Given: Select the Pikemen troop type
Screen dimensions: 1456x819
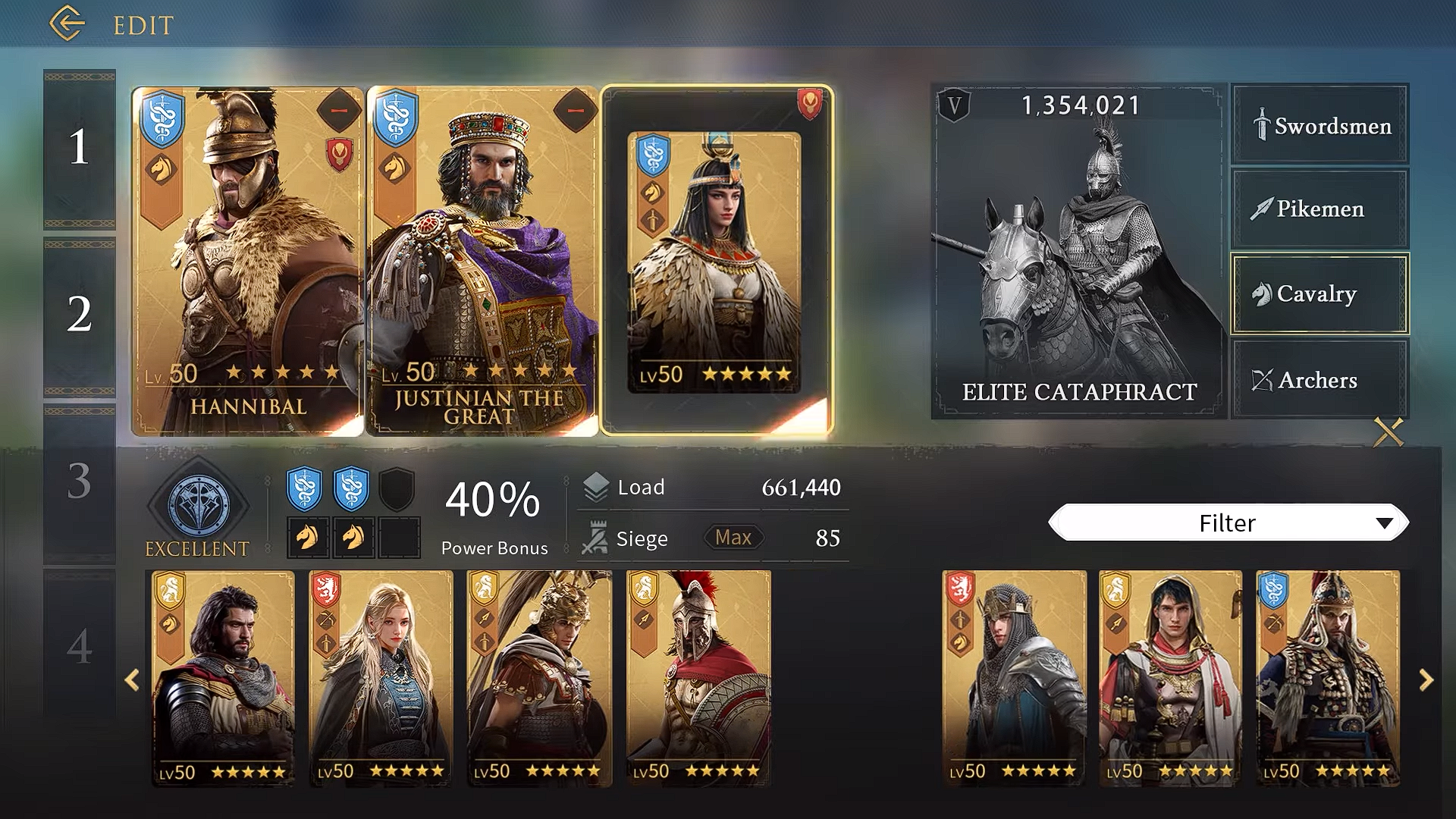Looking at the screenshot, I should point(1319,209).
